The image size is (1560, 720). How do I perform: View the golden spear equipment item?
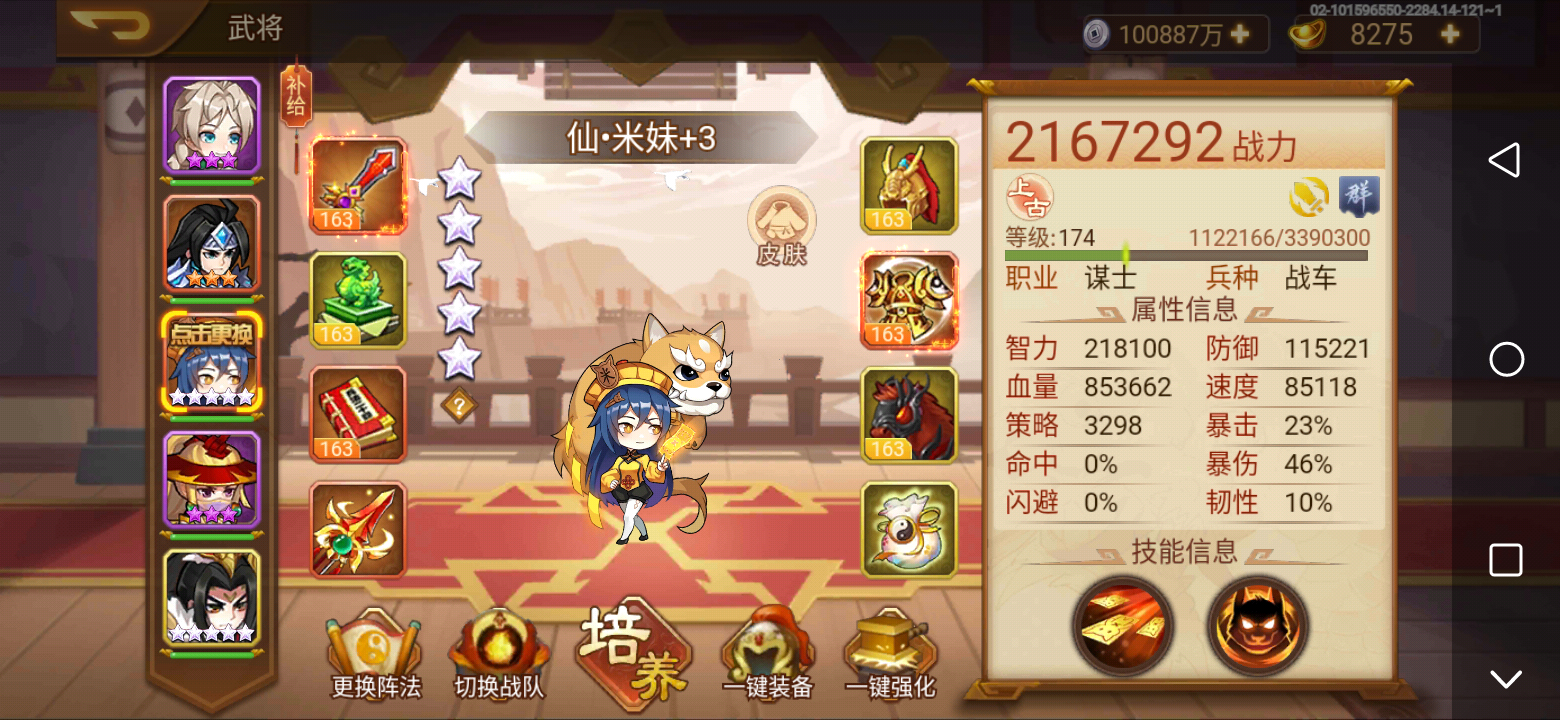coord(358,528)
